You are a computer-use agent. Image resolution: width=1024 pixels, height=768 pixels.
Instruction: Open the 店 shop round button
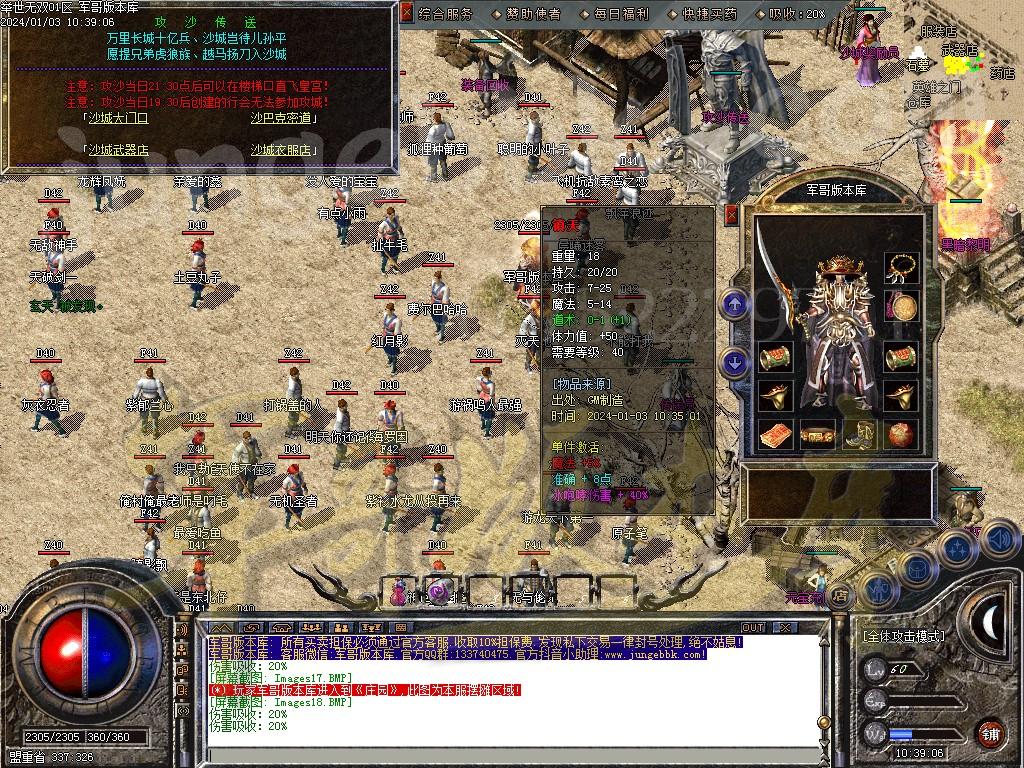tap(842, 594)
